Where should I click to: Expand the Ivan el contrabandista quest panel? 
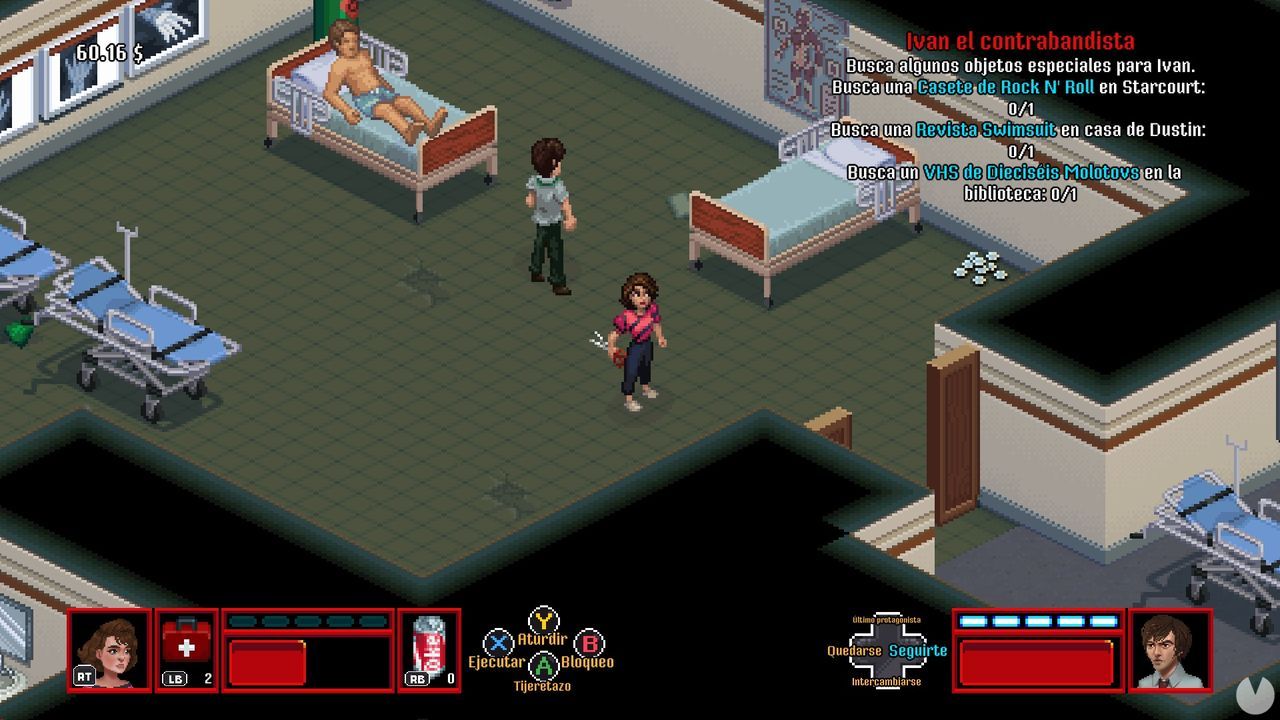click(1021, 42)
